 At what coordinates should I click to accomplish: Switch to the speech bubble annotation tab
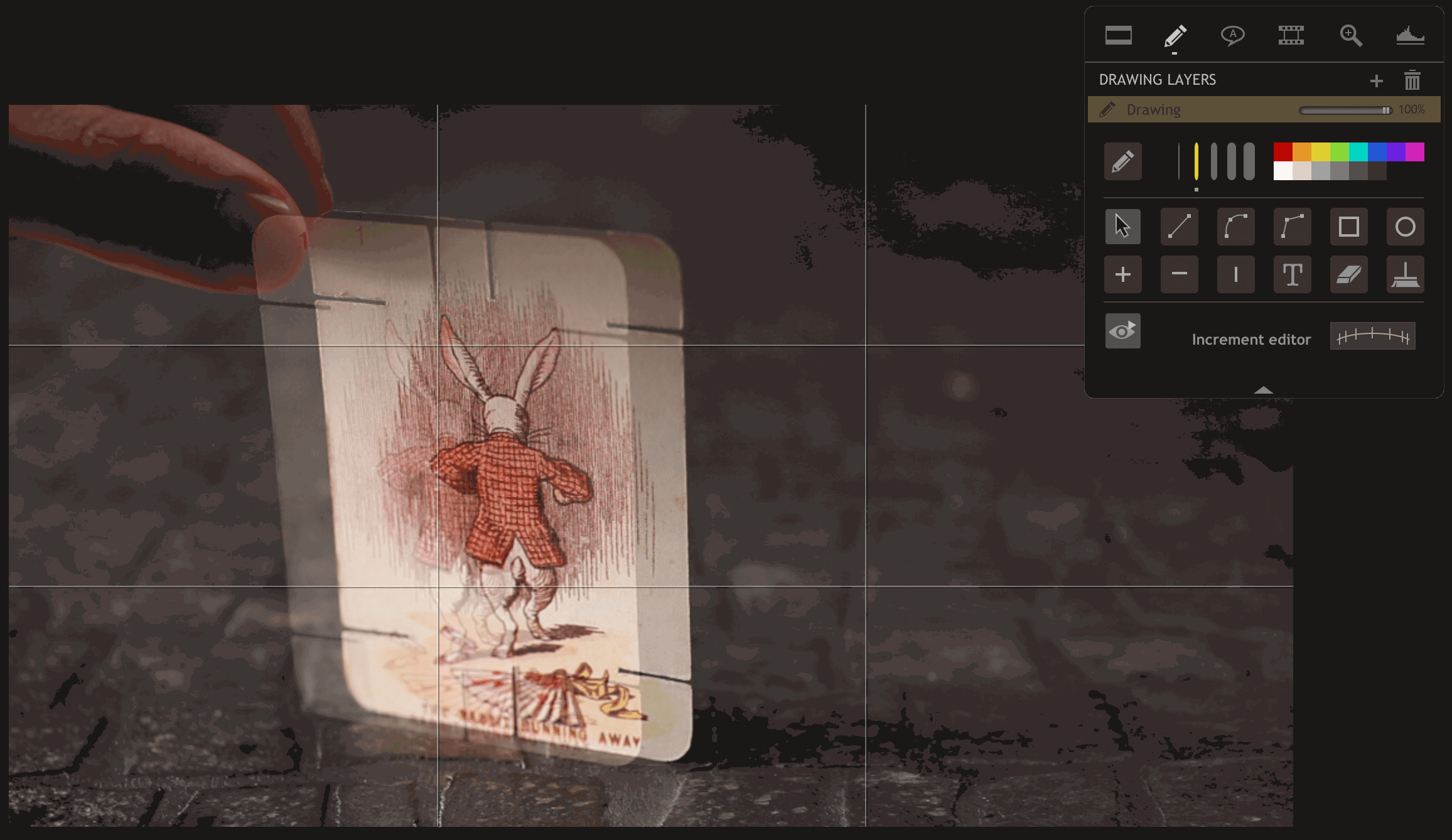click(x=1232, y=36)
